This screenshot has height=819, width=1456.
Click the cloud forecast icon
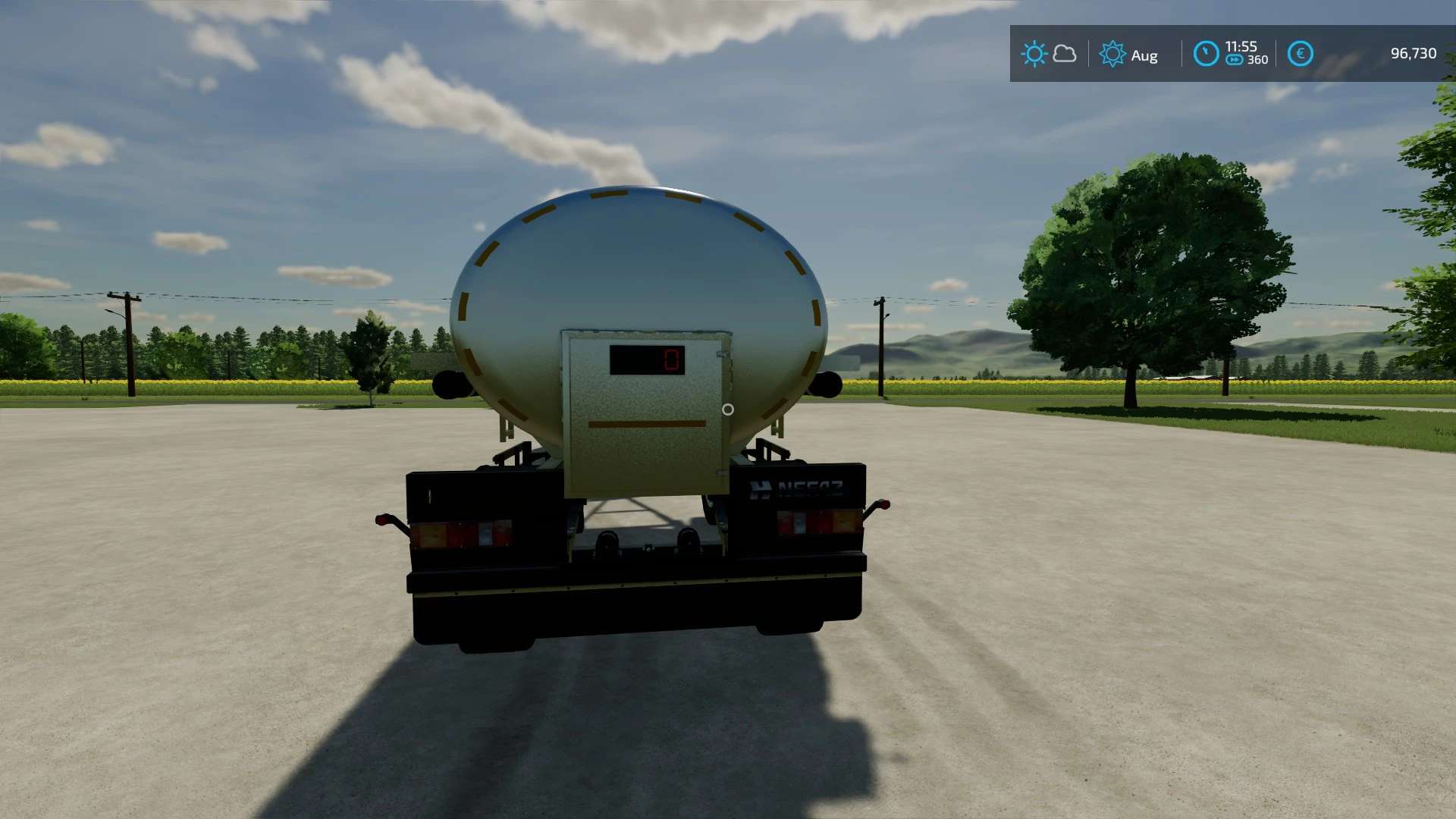(x=1065, y=54)
